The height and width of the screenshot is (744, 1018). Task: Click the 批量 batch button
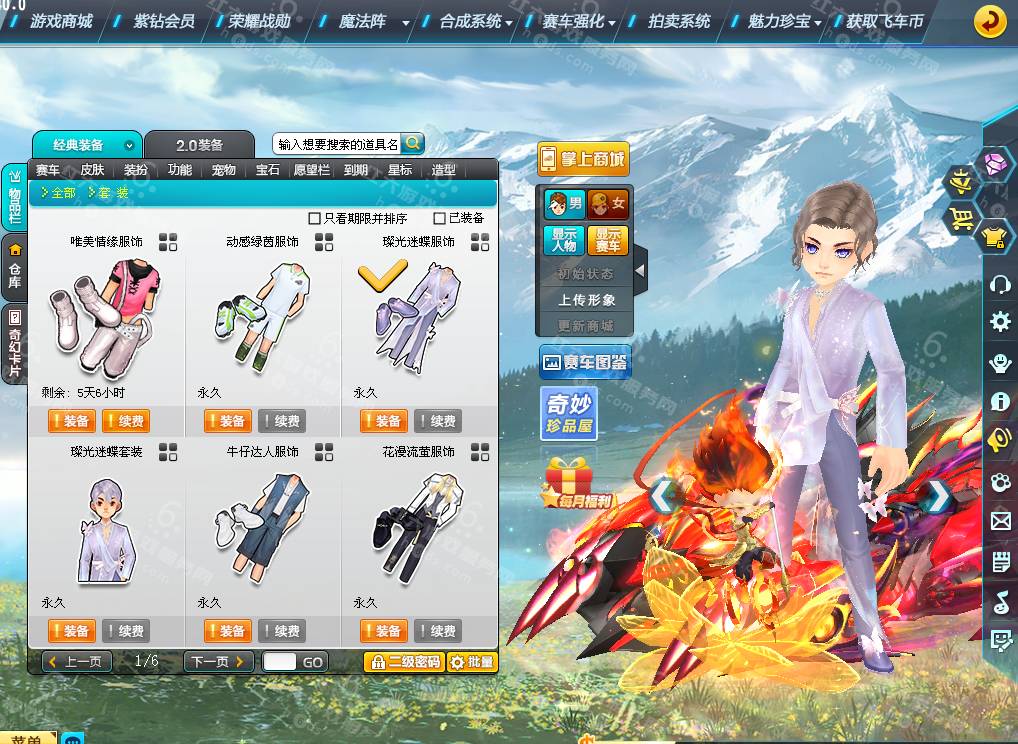[472, 662]
